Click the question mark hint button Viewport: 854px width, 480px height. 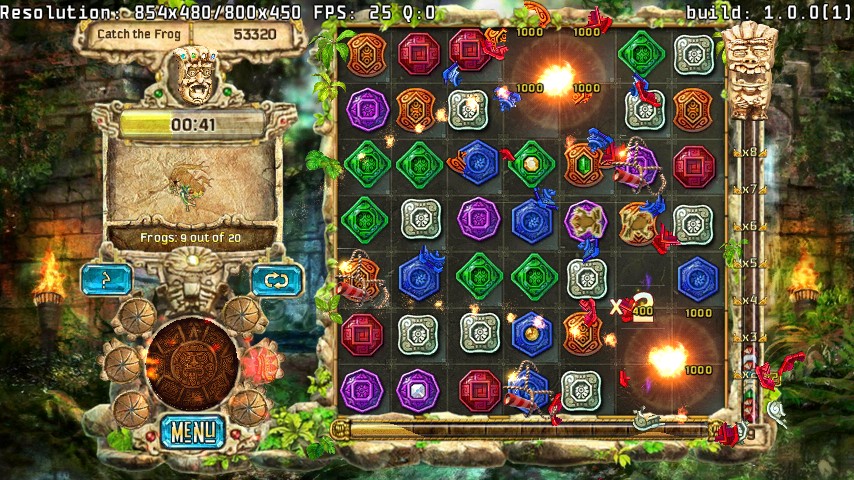(106, 280)
